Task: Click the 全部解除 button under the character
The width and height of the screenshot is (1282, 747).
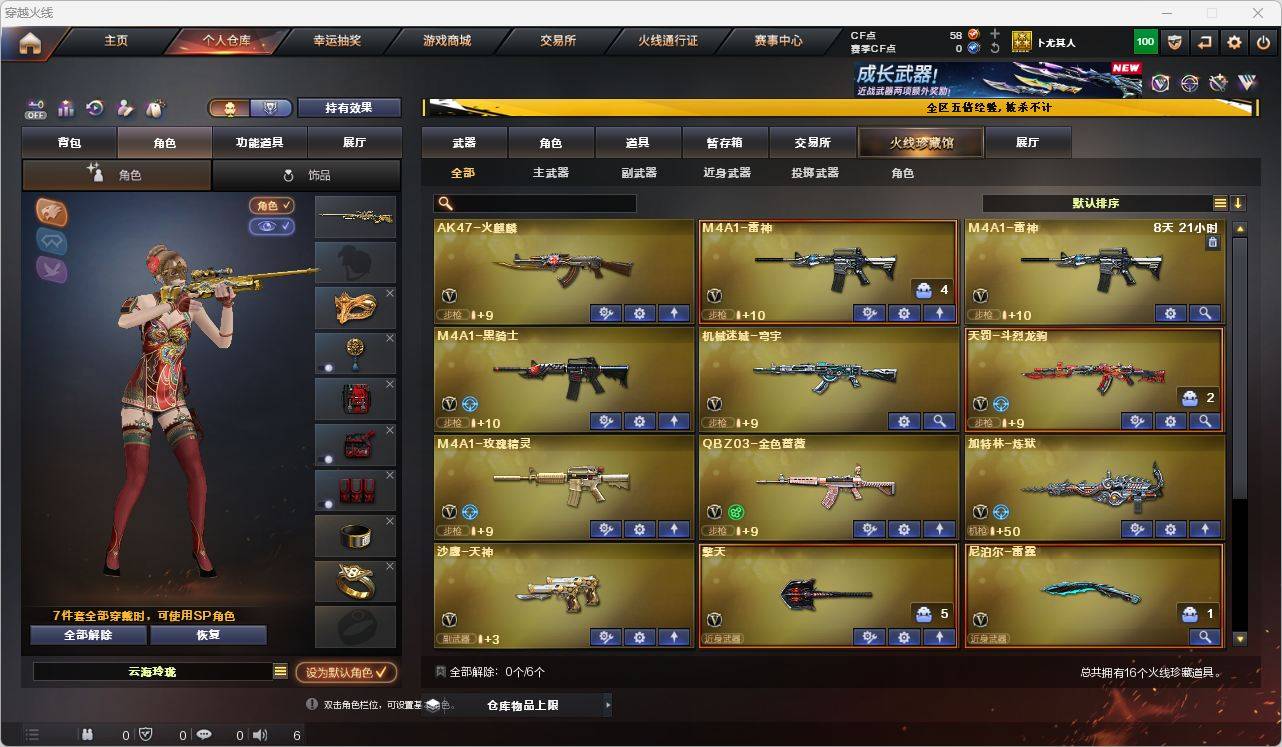Action: (87, 635)
